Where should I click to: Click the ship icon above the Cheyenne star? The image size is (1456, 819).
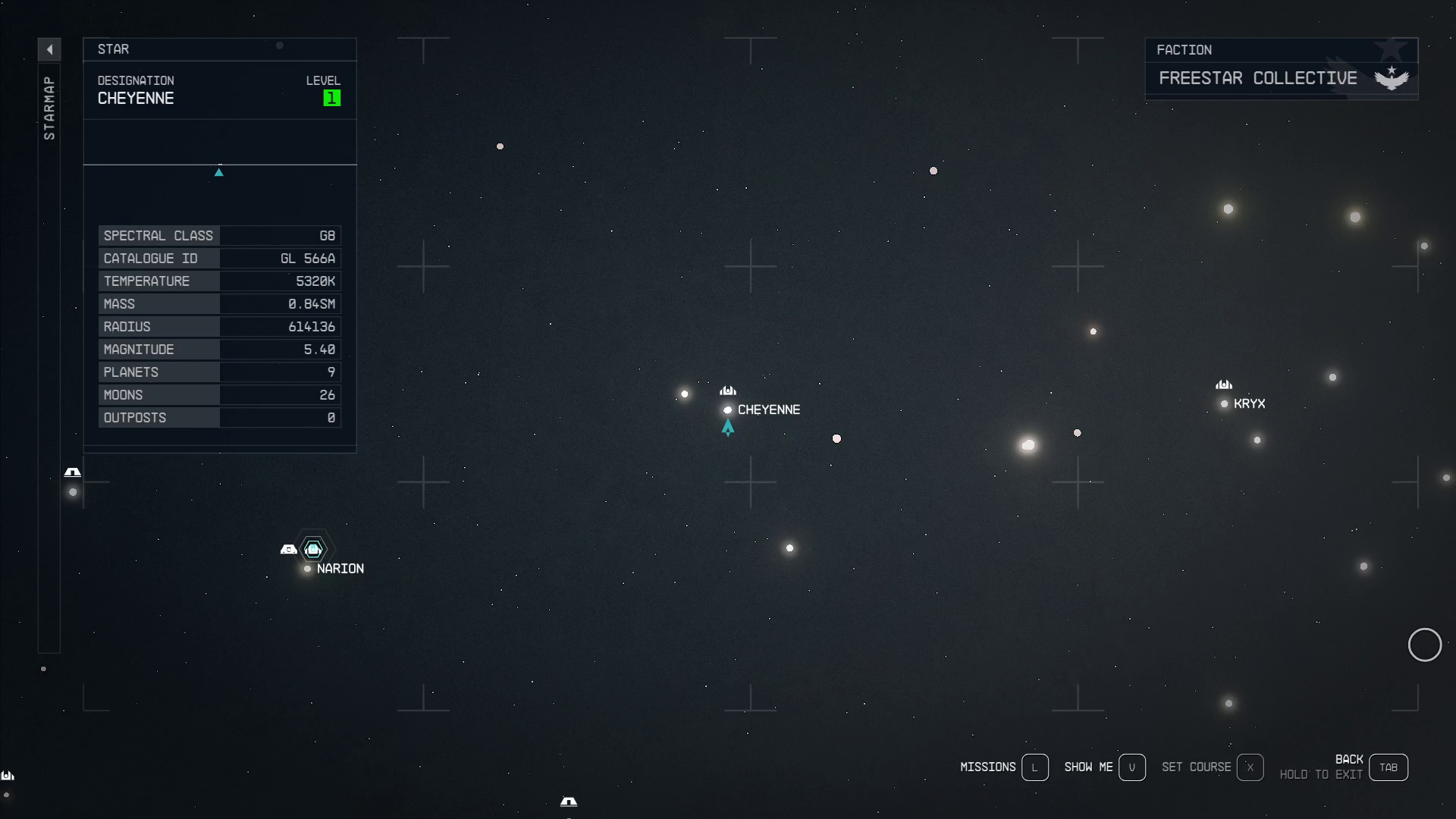pyautogui.click(x=727, y=390)
